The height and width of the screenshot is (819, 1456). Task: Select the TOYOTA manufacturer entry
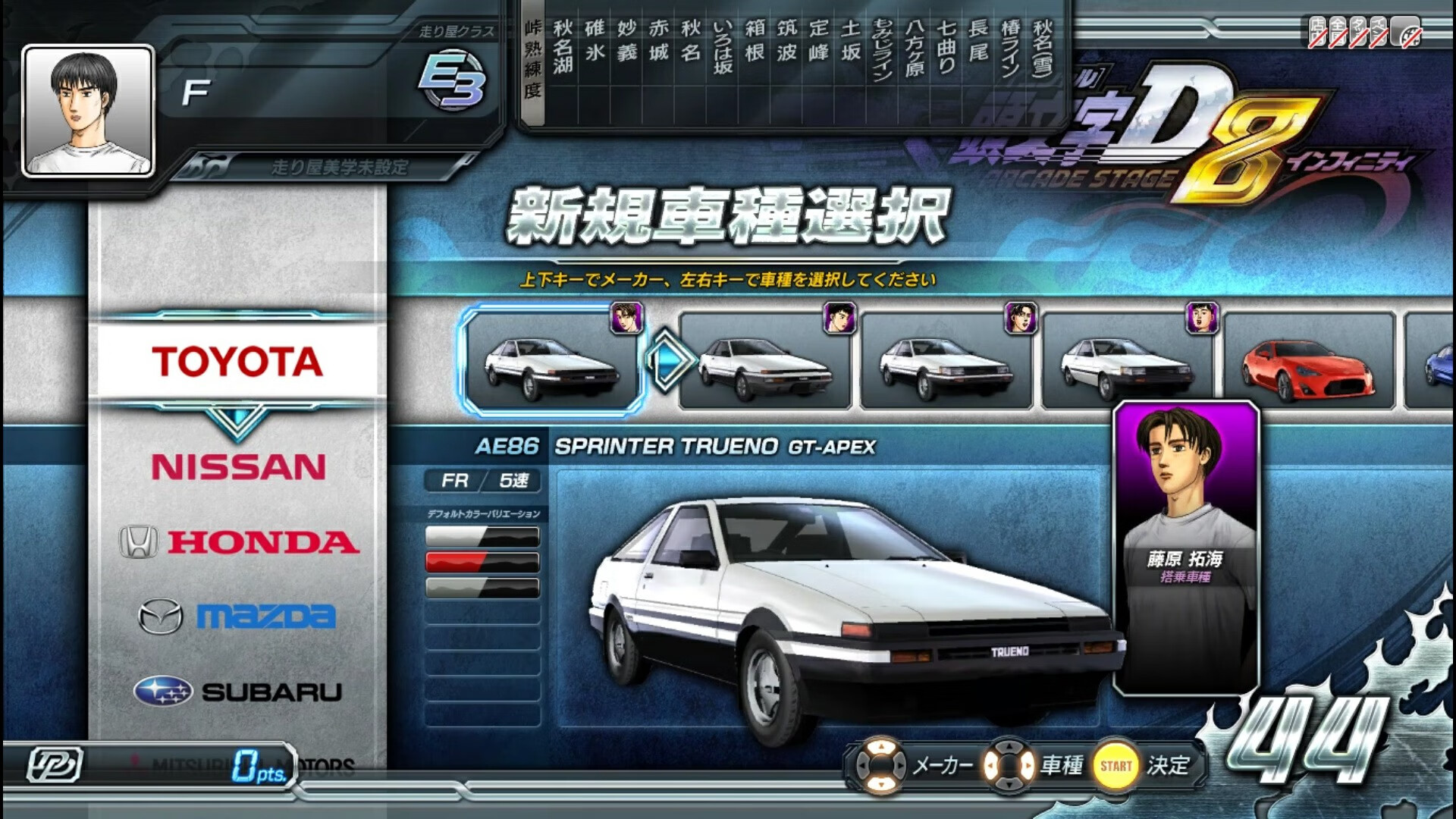[235, 361]
